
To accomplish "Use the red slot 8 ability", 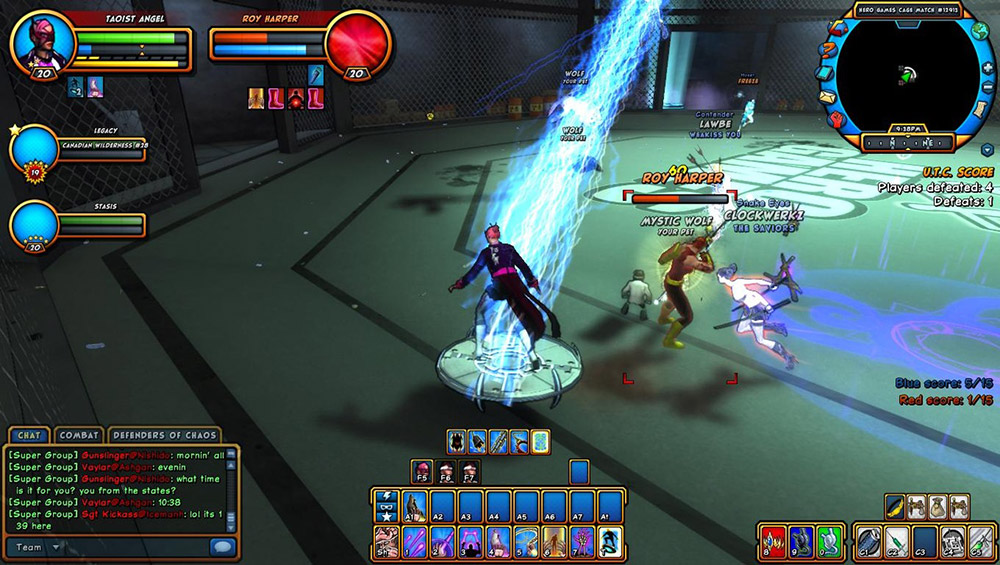I will click(772, 542).
